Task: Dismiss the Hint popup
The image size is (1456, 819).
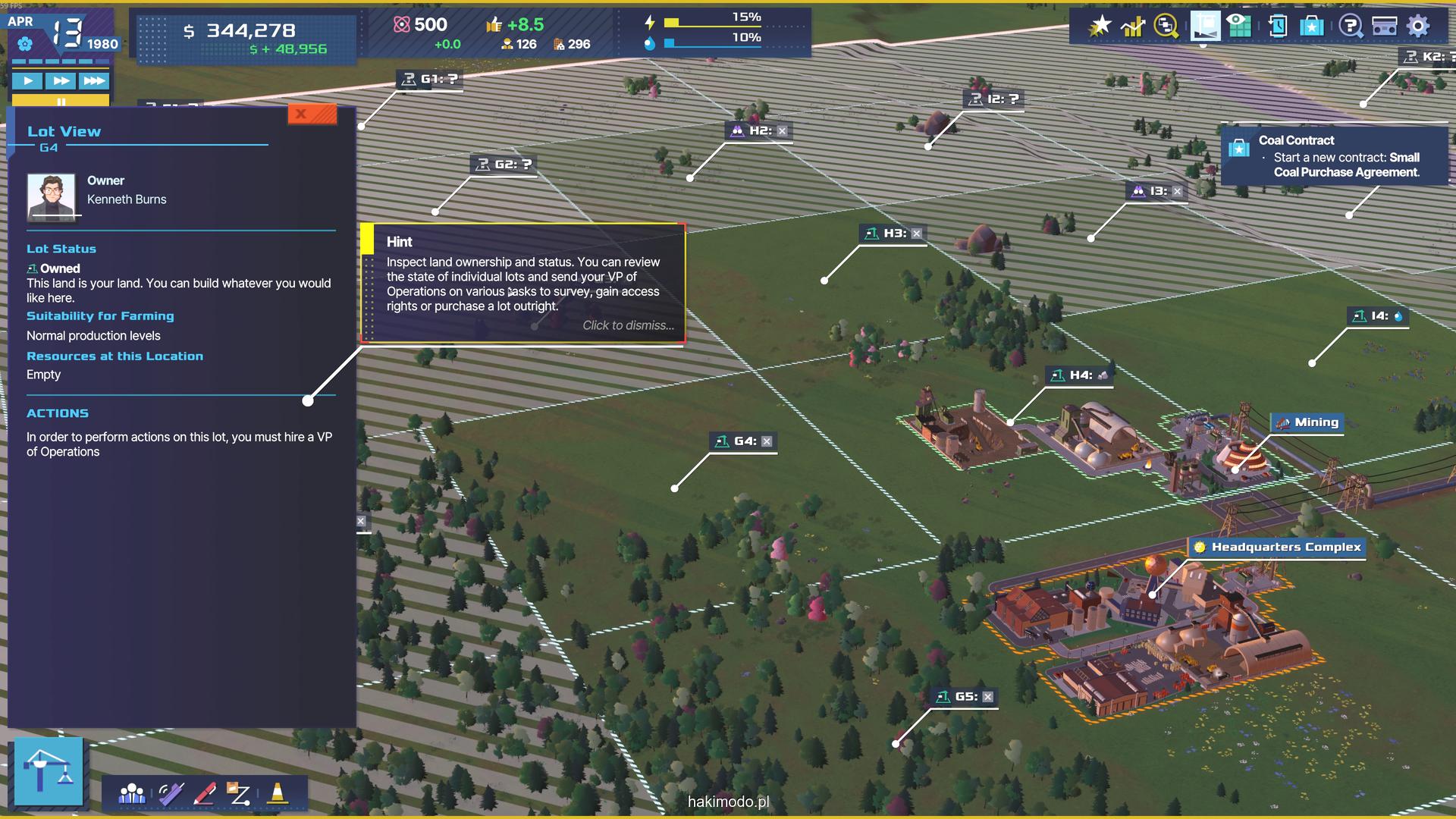Action: coord(628,325)
